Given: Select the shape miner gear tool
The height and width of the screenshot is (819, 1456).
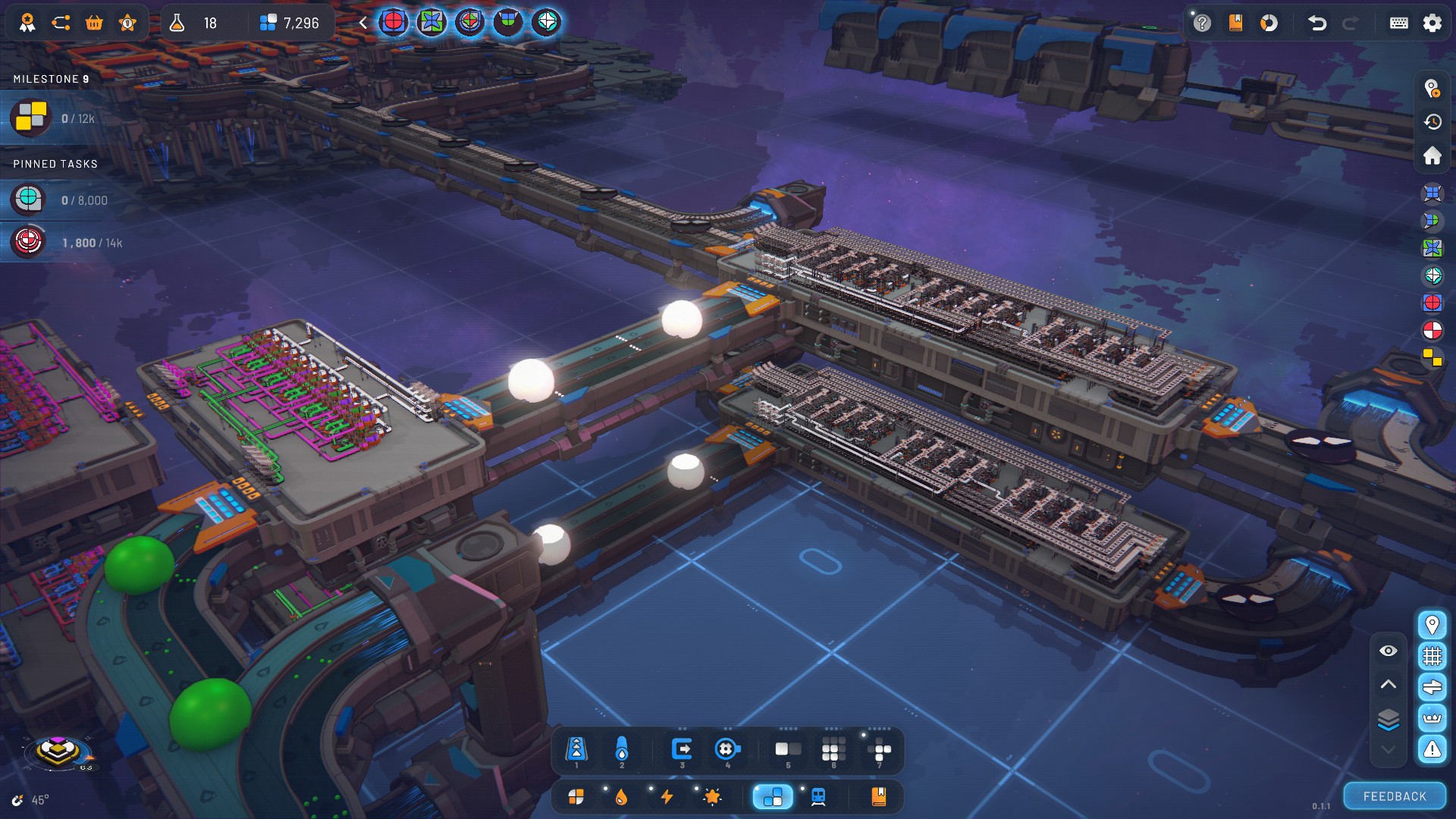Looking at the screenshot, I should pyautogui.click(x=726, y=750).
